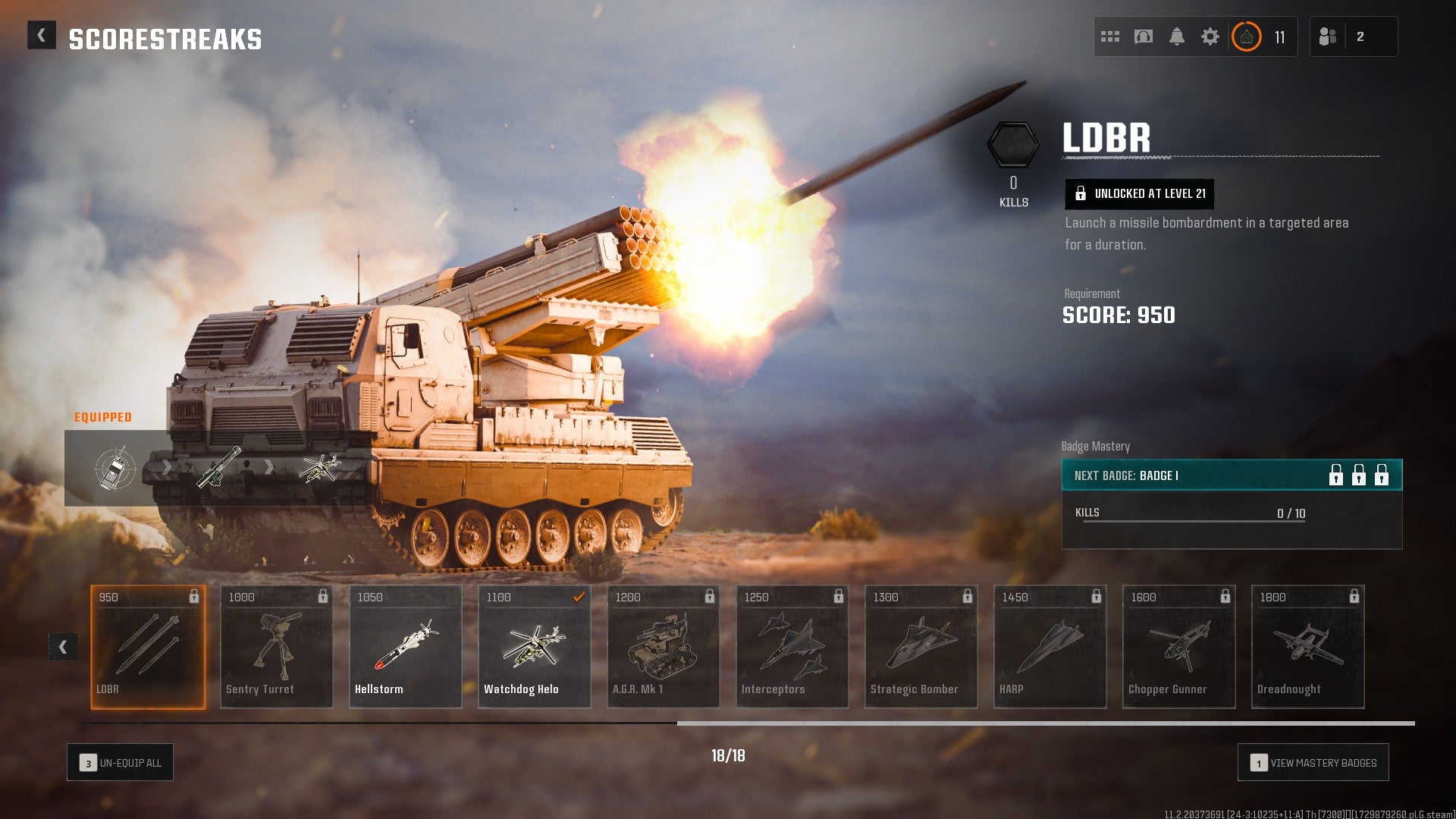Select the Sentry Turret tile
The width and height of the screenshot is (1456, 819).
click(276, 647)
